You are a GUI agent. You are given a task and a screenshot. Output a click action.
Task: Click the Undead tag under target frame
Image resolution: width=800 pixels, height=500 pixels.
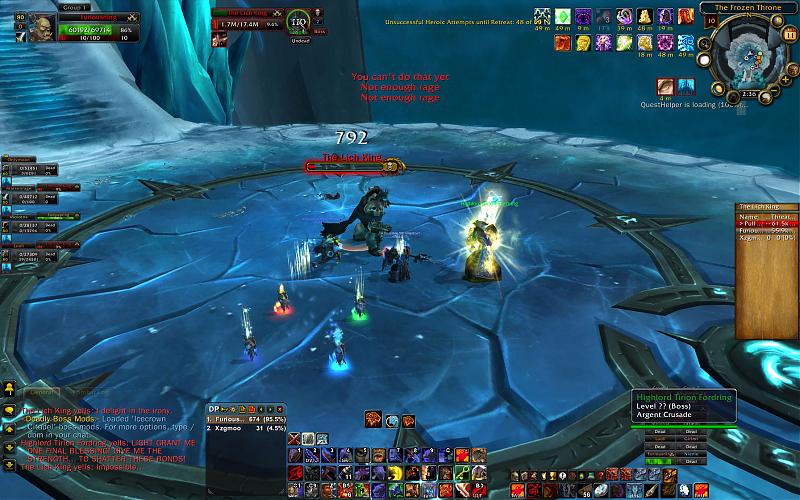tap(299, 41)
